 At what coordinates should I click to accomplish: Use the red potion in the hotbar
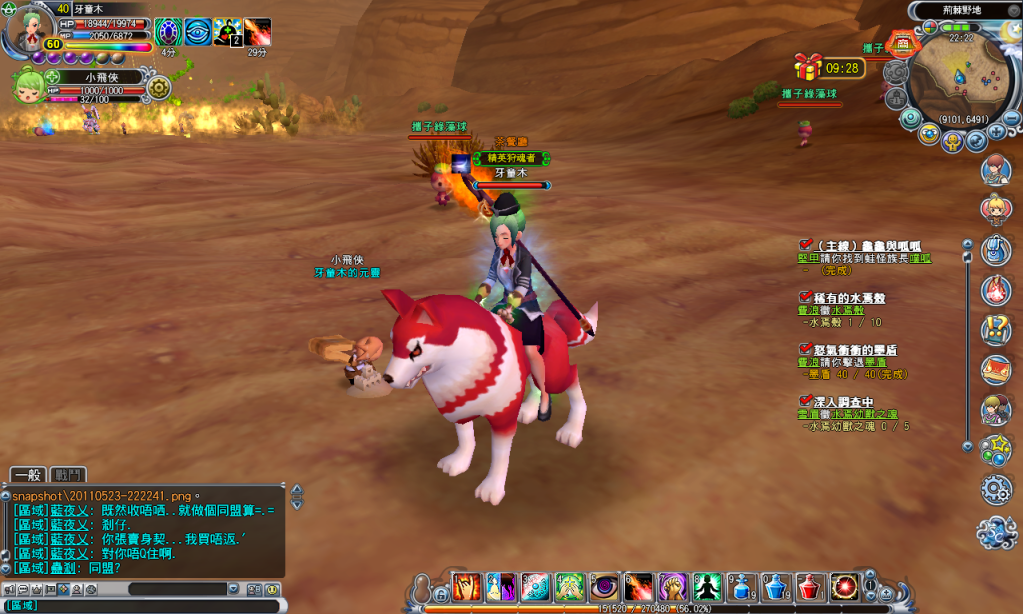(810, 587)
